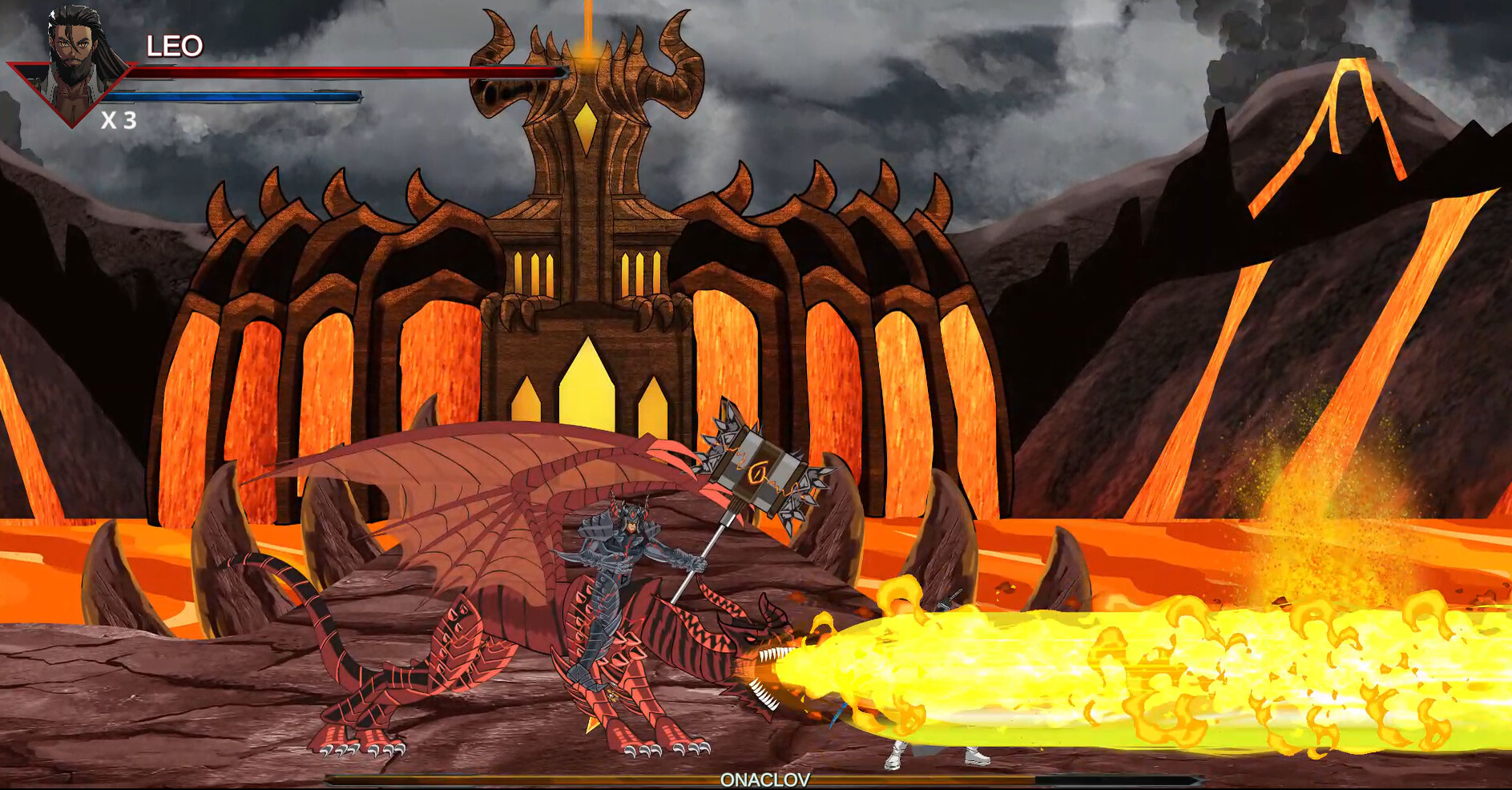Click the lives remaining X3 counter
Viewport: 1512px width, 790px height.
click(119, 120)
